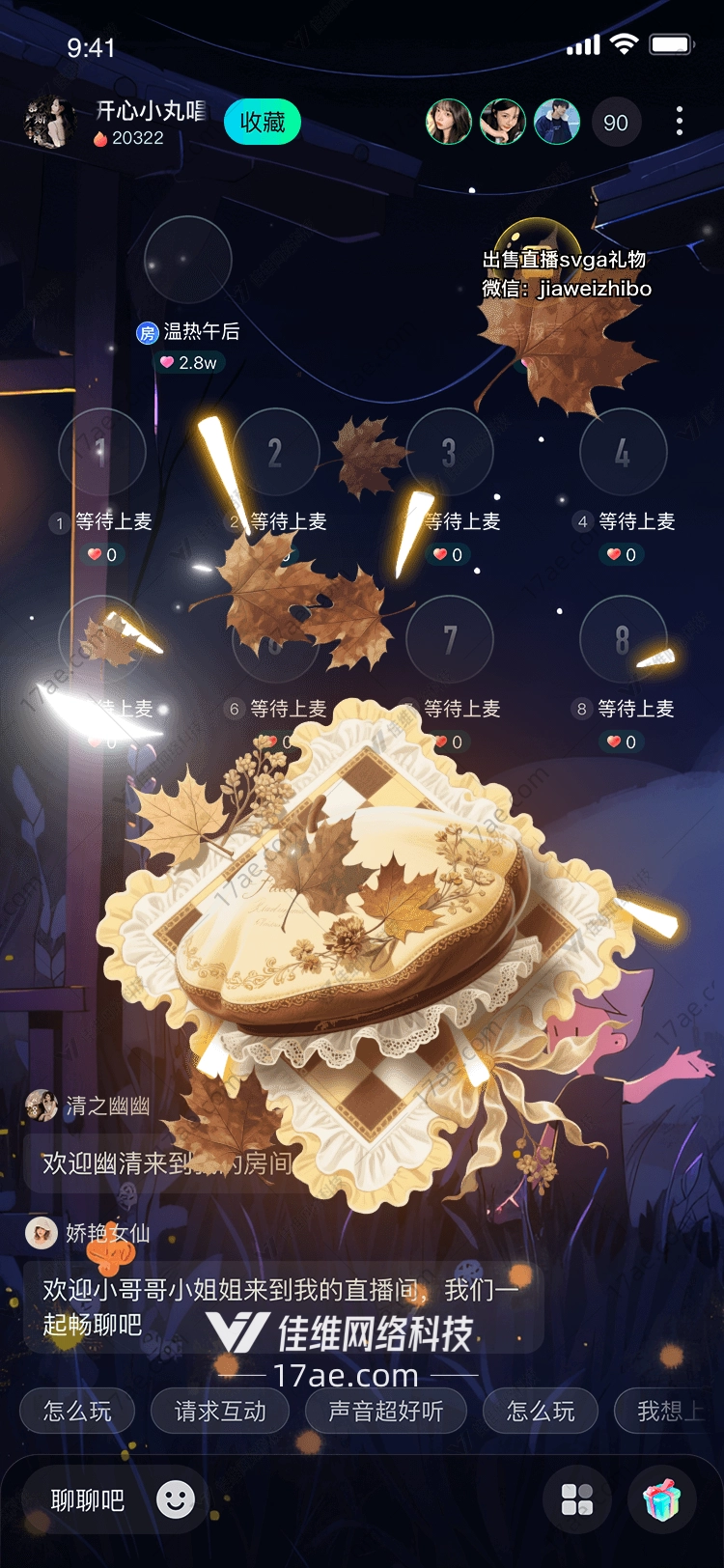This screenshot has height=1568, width=724.
Task: Send the 请求互动 quick reply
Action: [x=220, y=1412]
